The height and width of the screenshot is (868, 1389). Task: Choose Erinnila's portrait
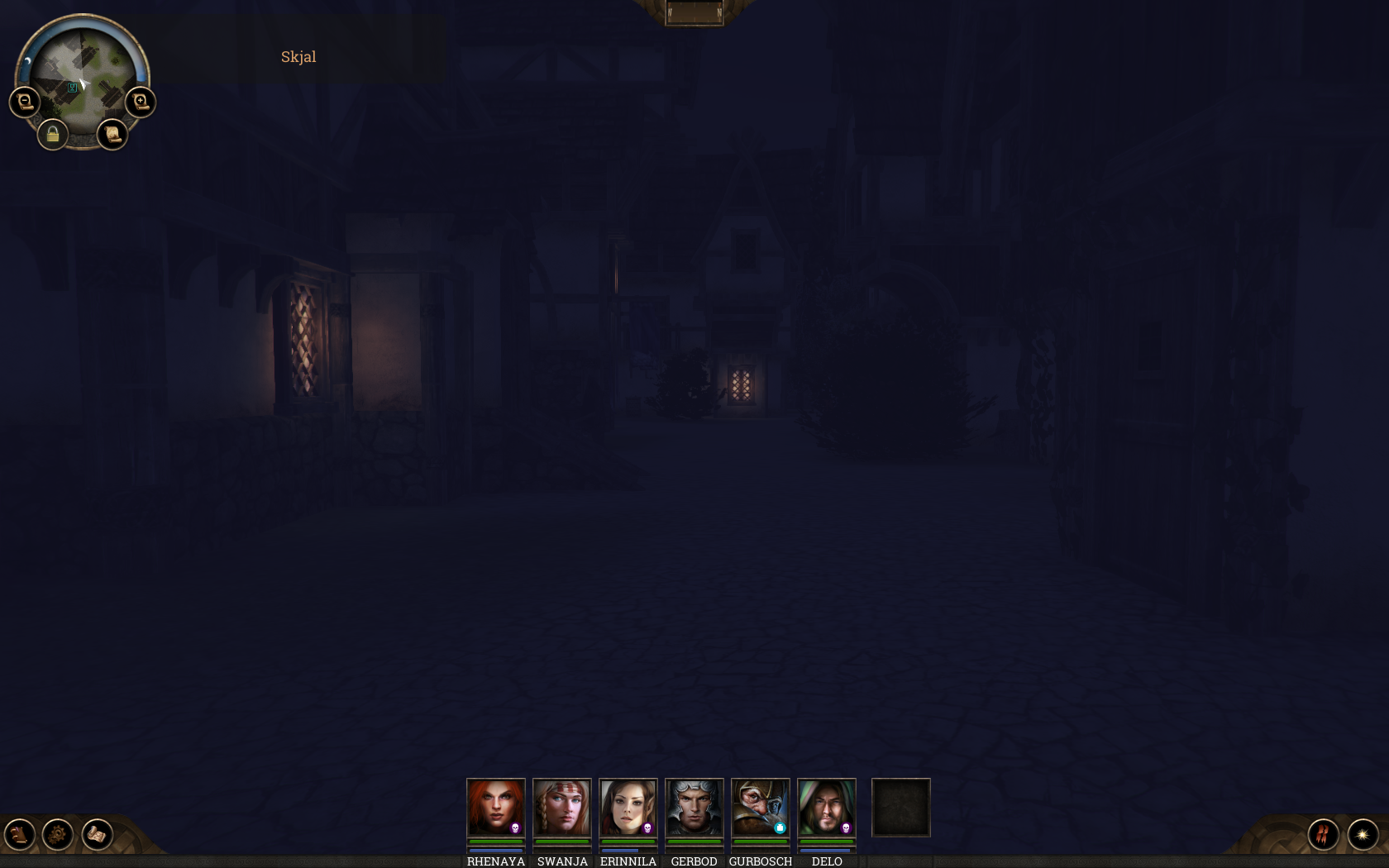point(628,808)
